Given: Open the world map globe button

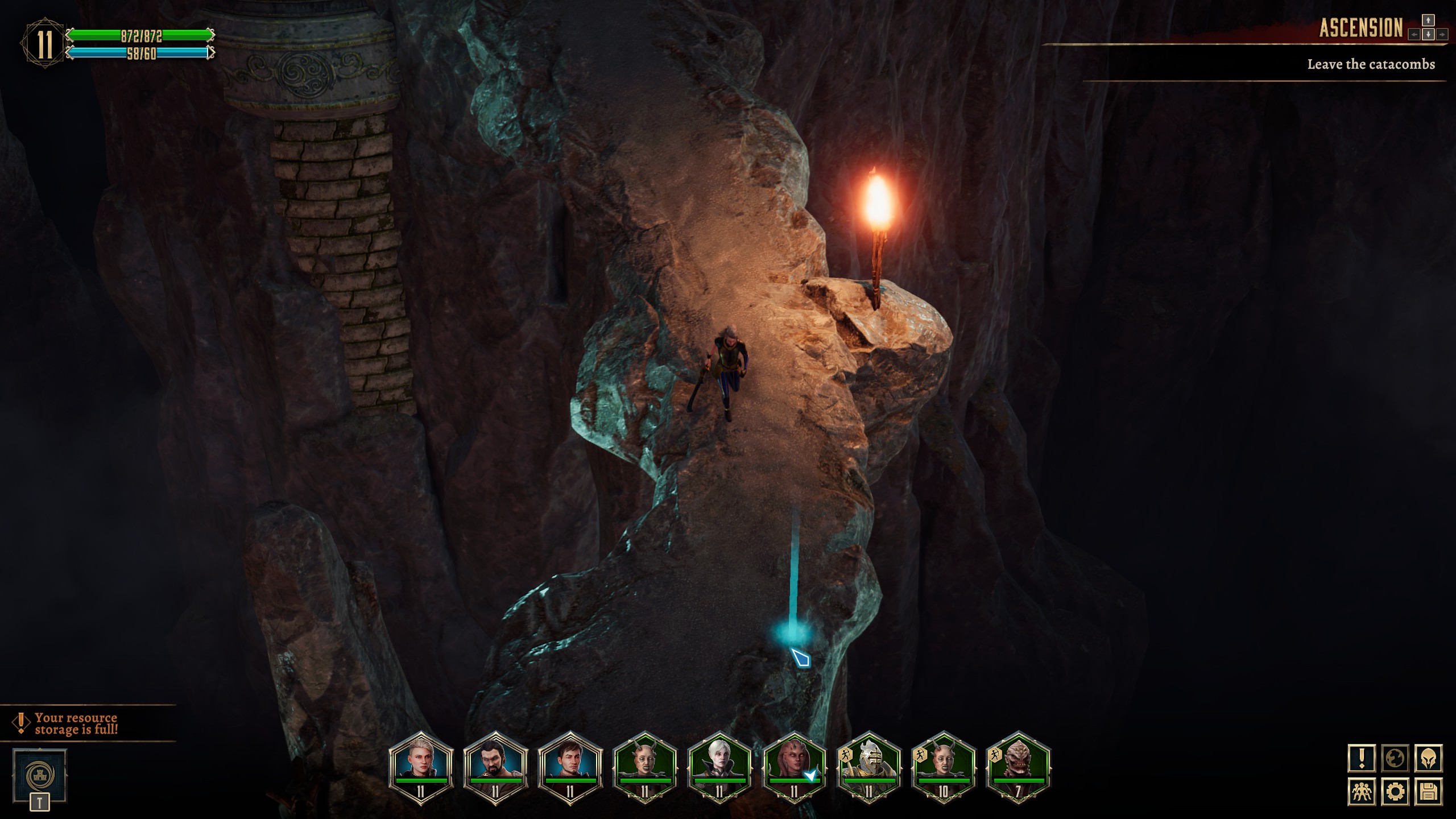Looking at the screenshot, I should coord(1395,758).
